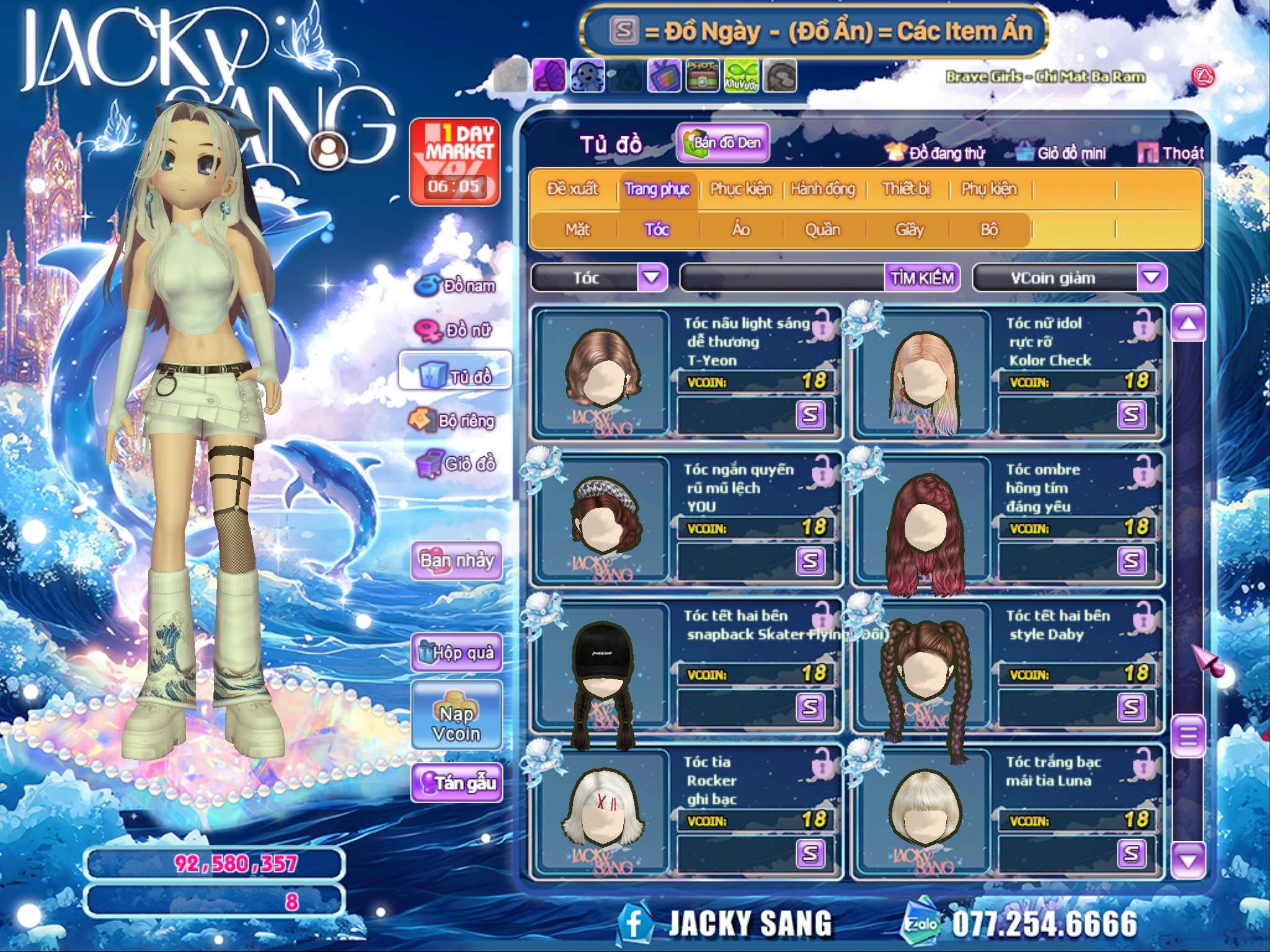Image resolution: width=1270 pixels, height=952 pixels.
Task: Exit the wardrobe with Thoát
Action: coord(1172,153)
